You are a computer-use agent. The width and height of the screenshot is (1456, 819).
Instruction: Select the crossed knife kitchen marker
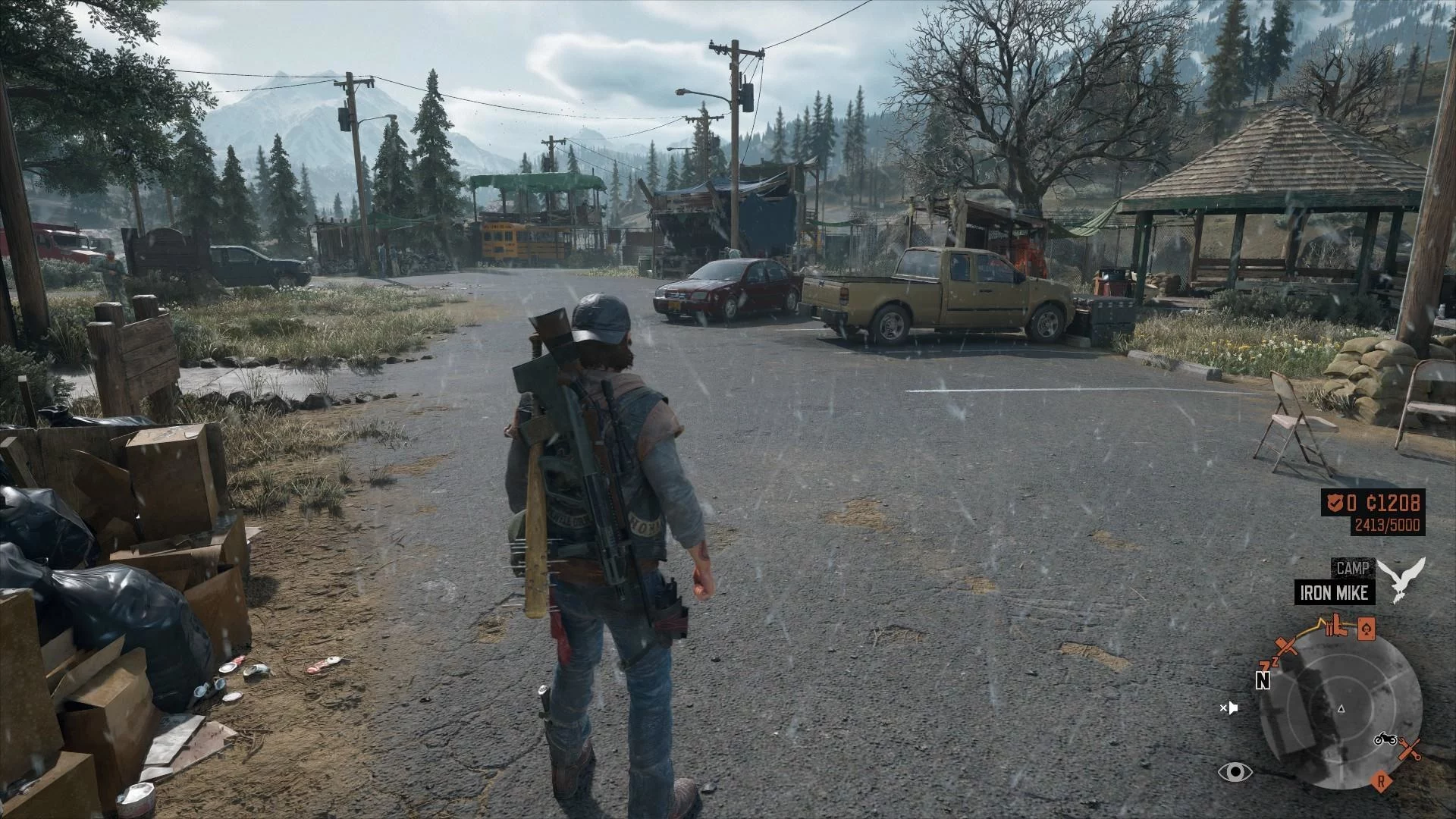click(x=1286, y=647)
